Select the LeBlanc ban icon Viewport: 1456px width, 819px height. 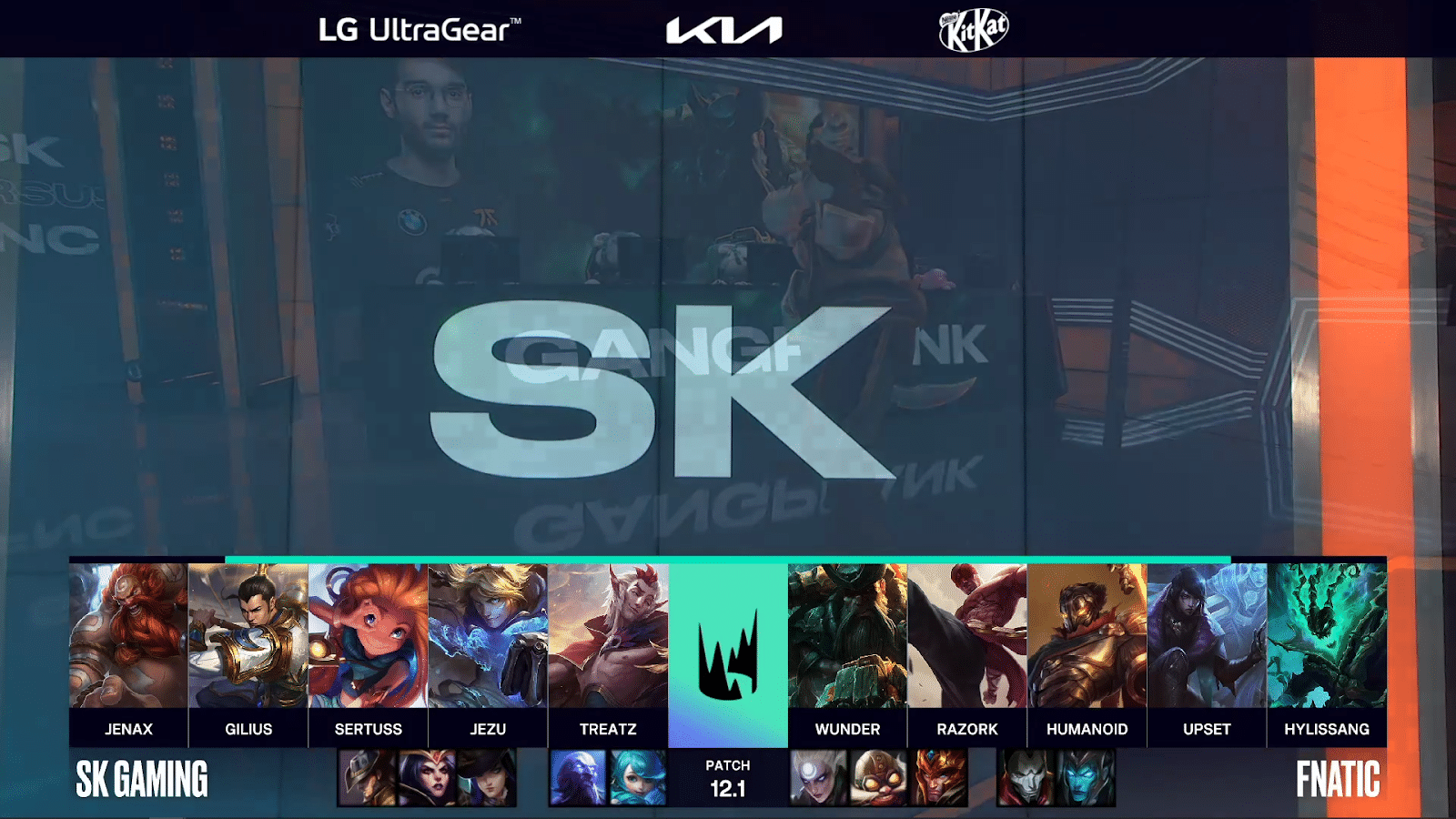click(x=427, y=778)
